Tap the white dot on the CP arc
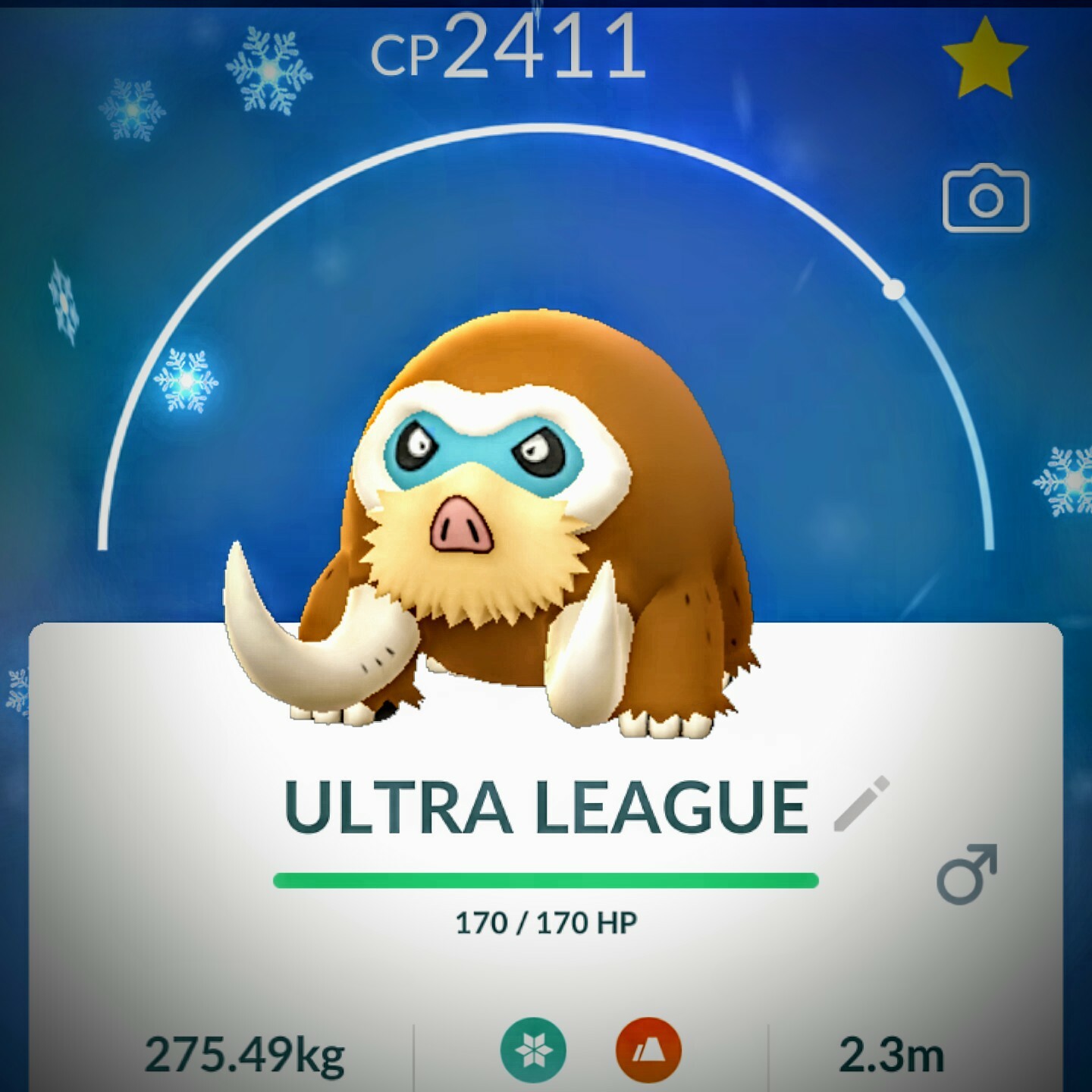 click(x=893, y=289)
